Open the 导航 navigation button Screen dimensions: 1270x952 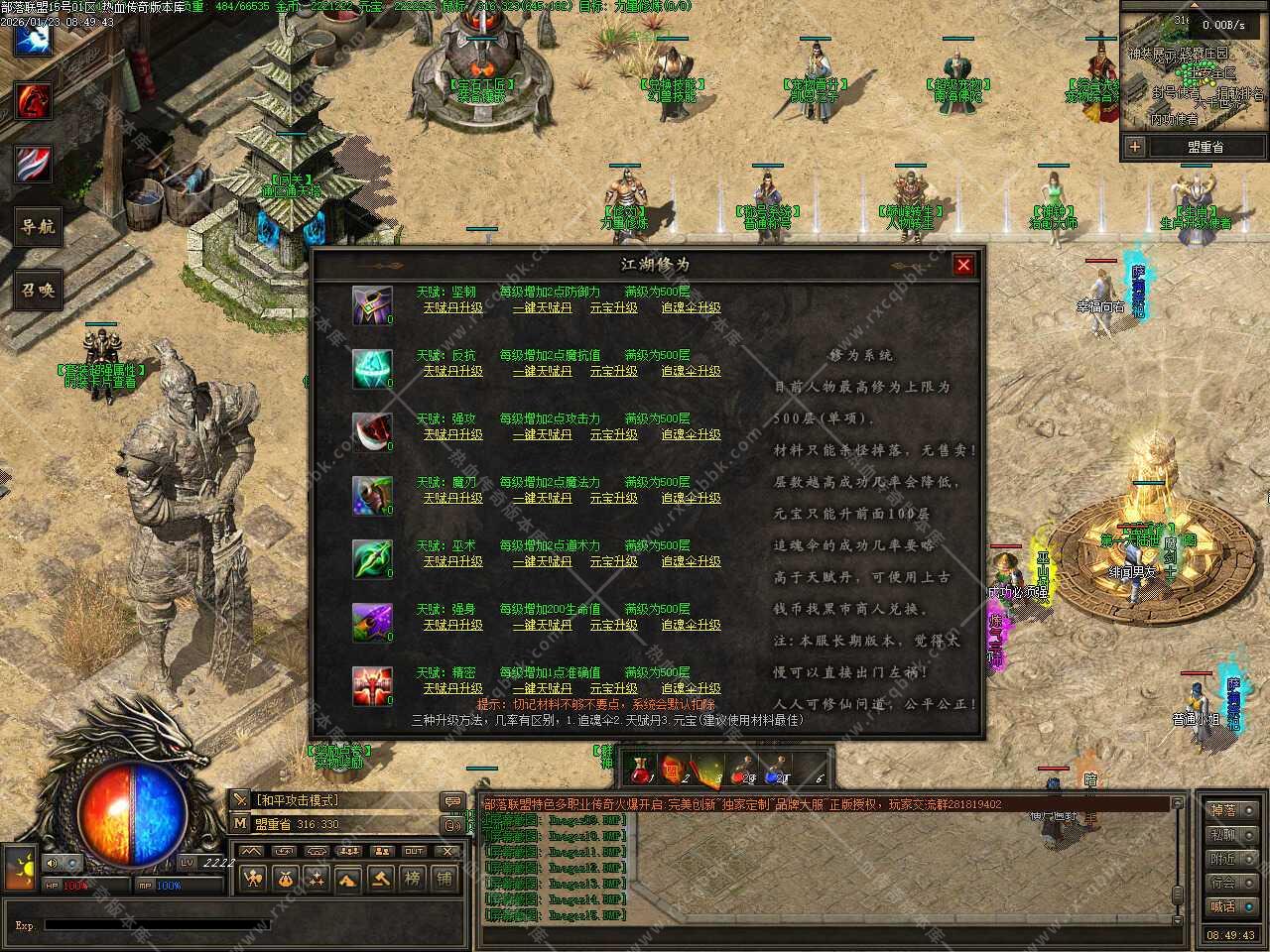[37, 227]
